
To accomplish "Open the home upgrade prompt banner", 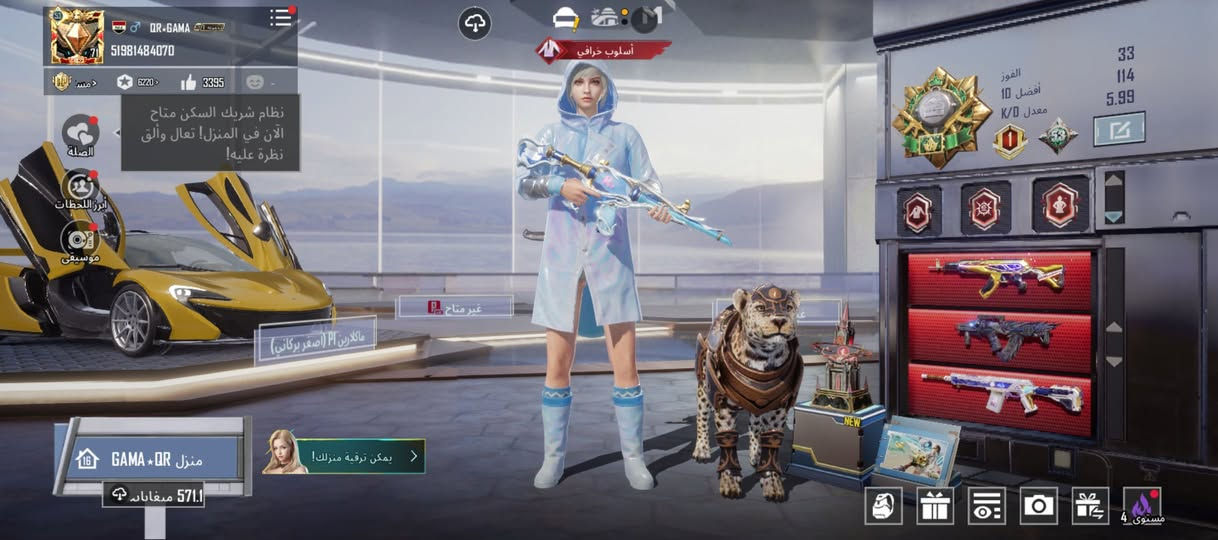I will point(345,456).
